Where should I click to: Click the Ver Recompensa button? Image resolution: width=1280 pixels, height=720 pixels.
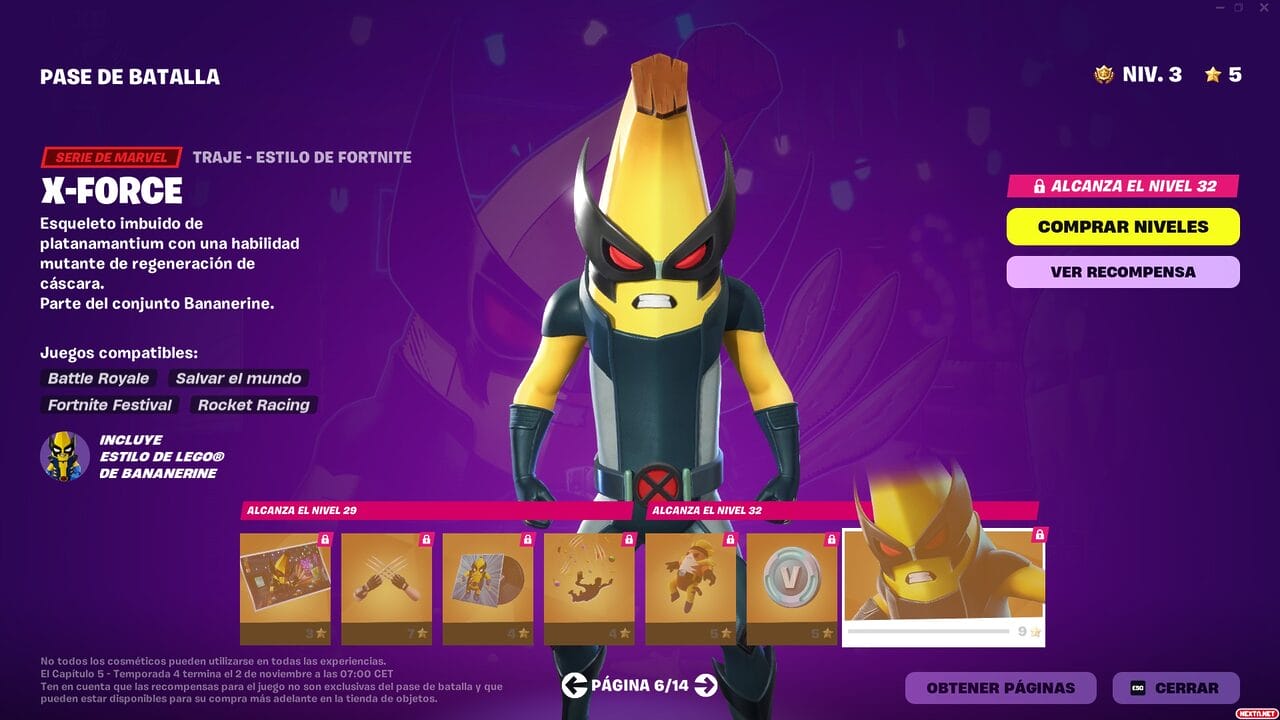coord(1122,271)
